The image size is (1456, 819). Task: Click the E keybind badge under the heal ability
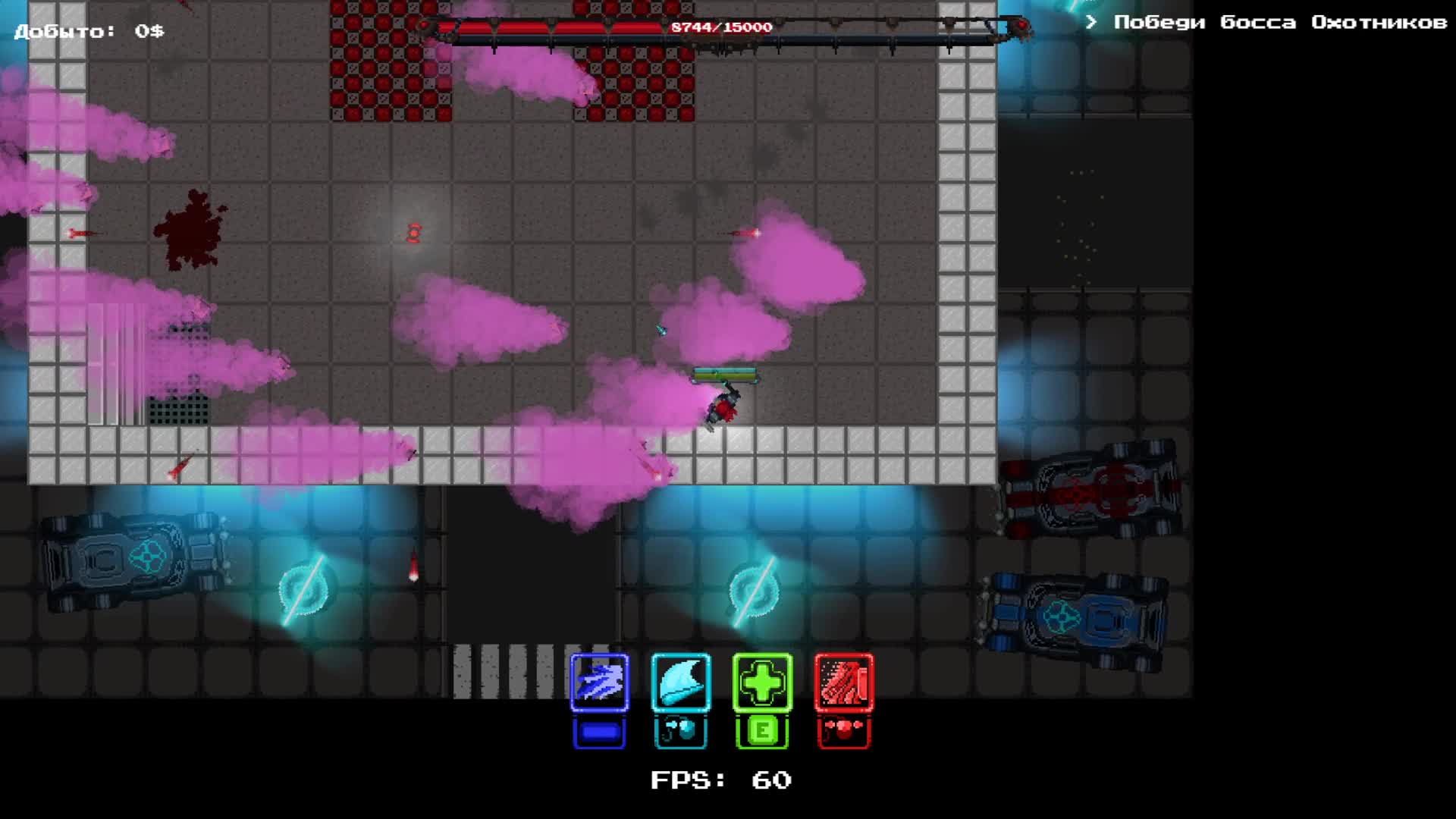click(761, 730)
